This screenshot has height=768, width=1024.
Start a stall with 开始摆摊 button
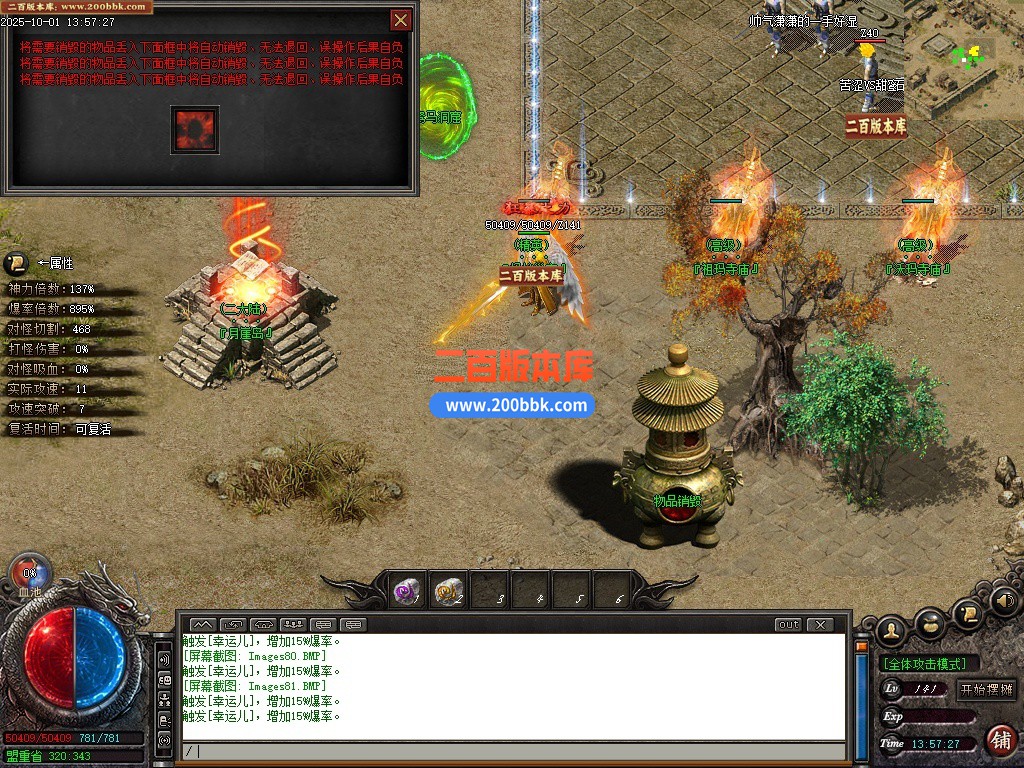986,689
